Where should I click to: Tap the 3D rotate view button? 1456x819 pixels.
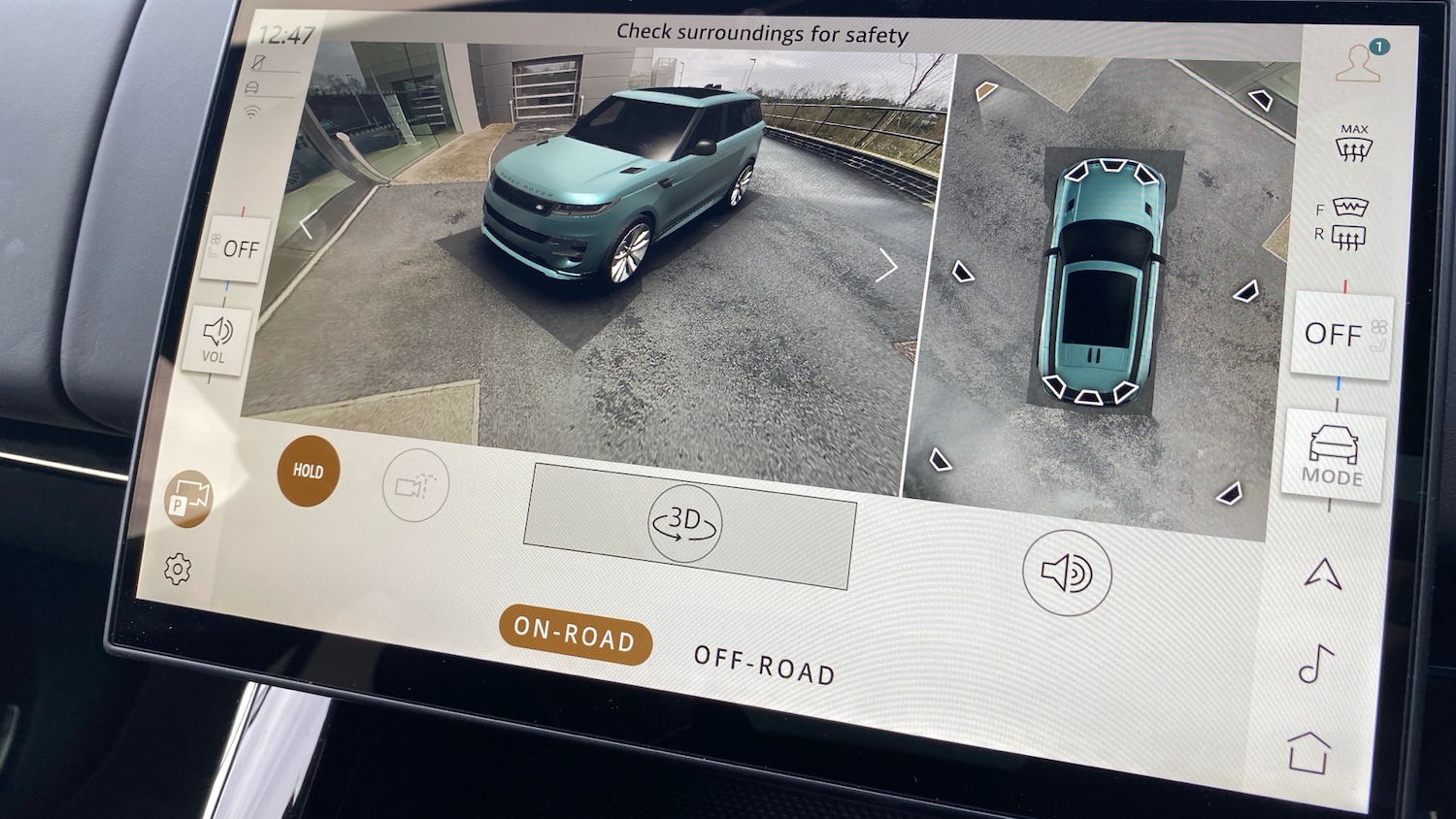click(x=685, y=524)
